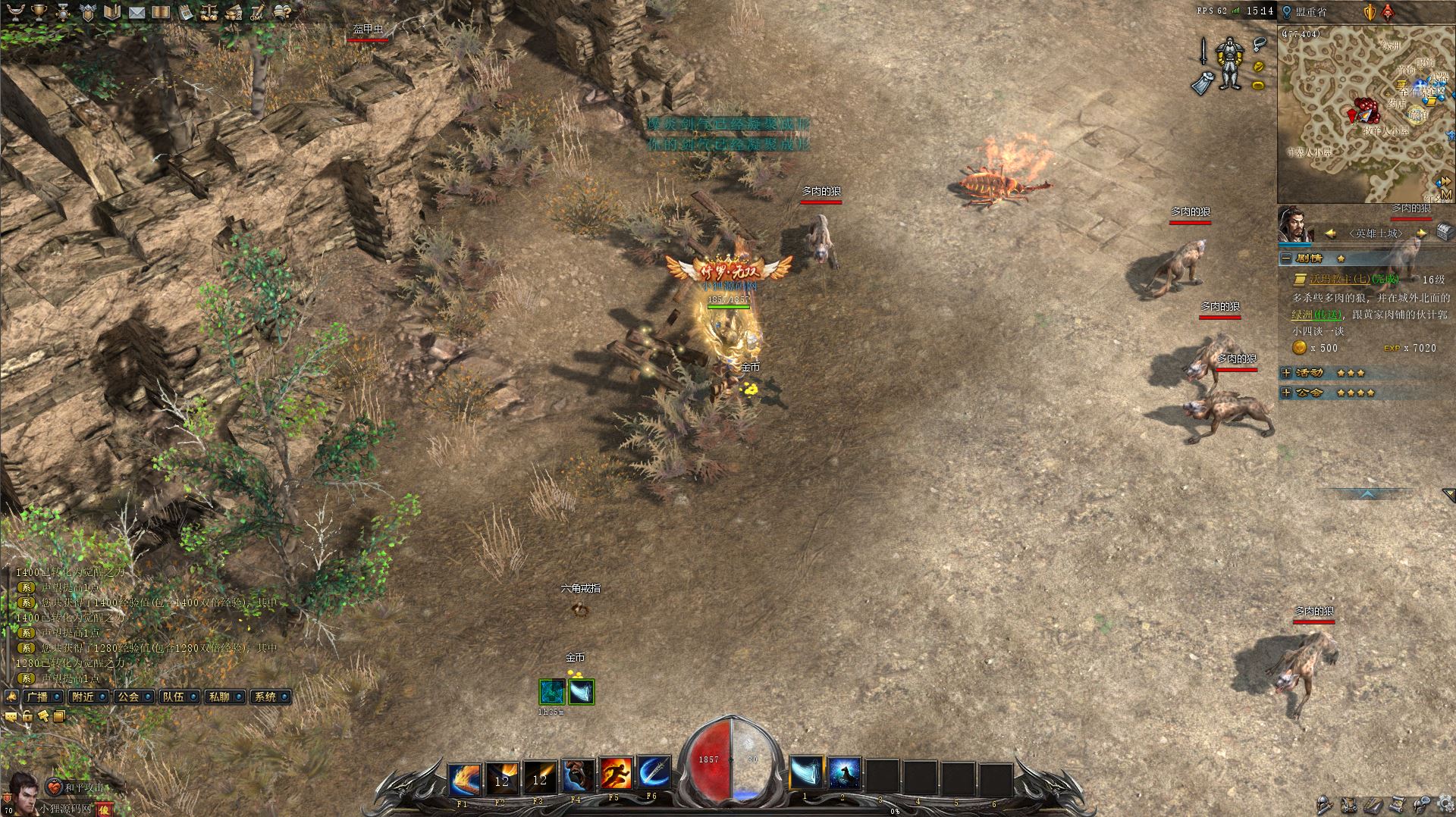Screen dimensions: 1456x817
Task: Switch to the 公会 chat channel
Action: (x=129, y=696)
